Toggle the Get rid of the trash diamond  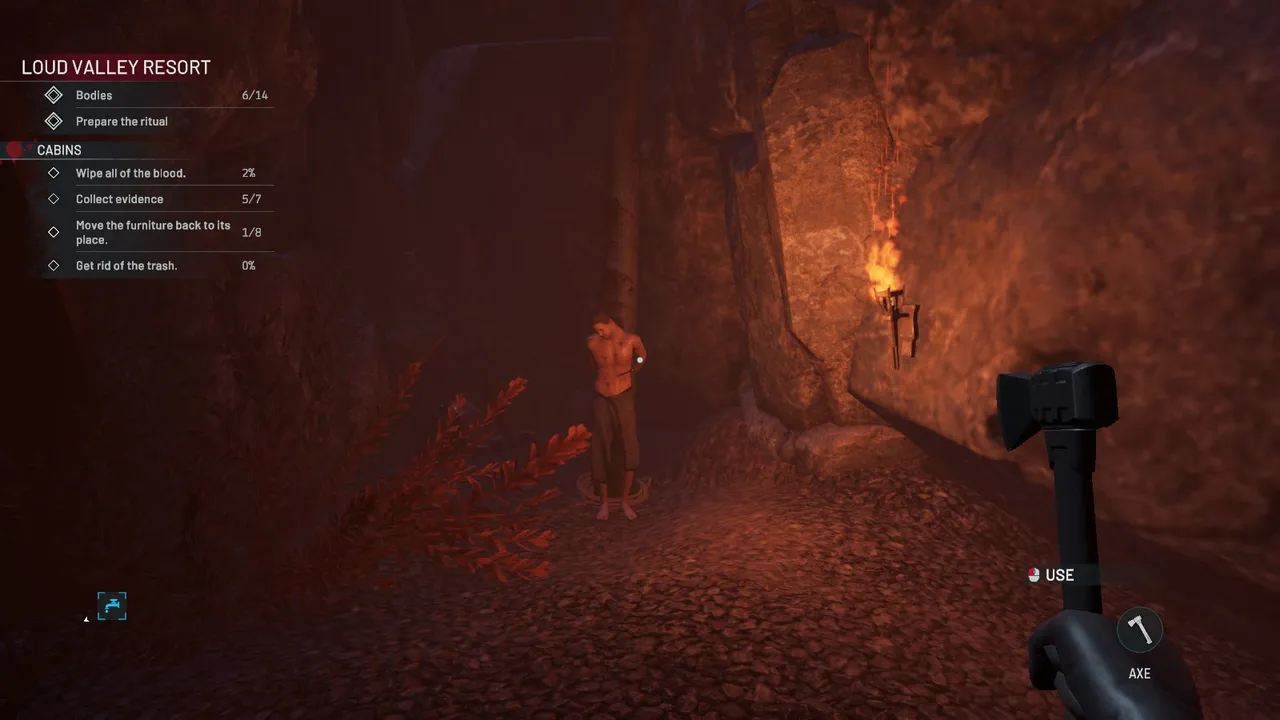tap(55, 265)
